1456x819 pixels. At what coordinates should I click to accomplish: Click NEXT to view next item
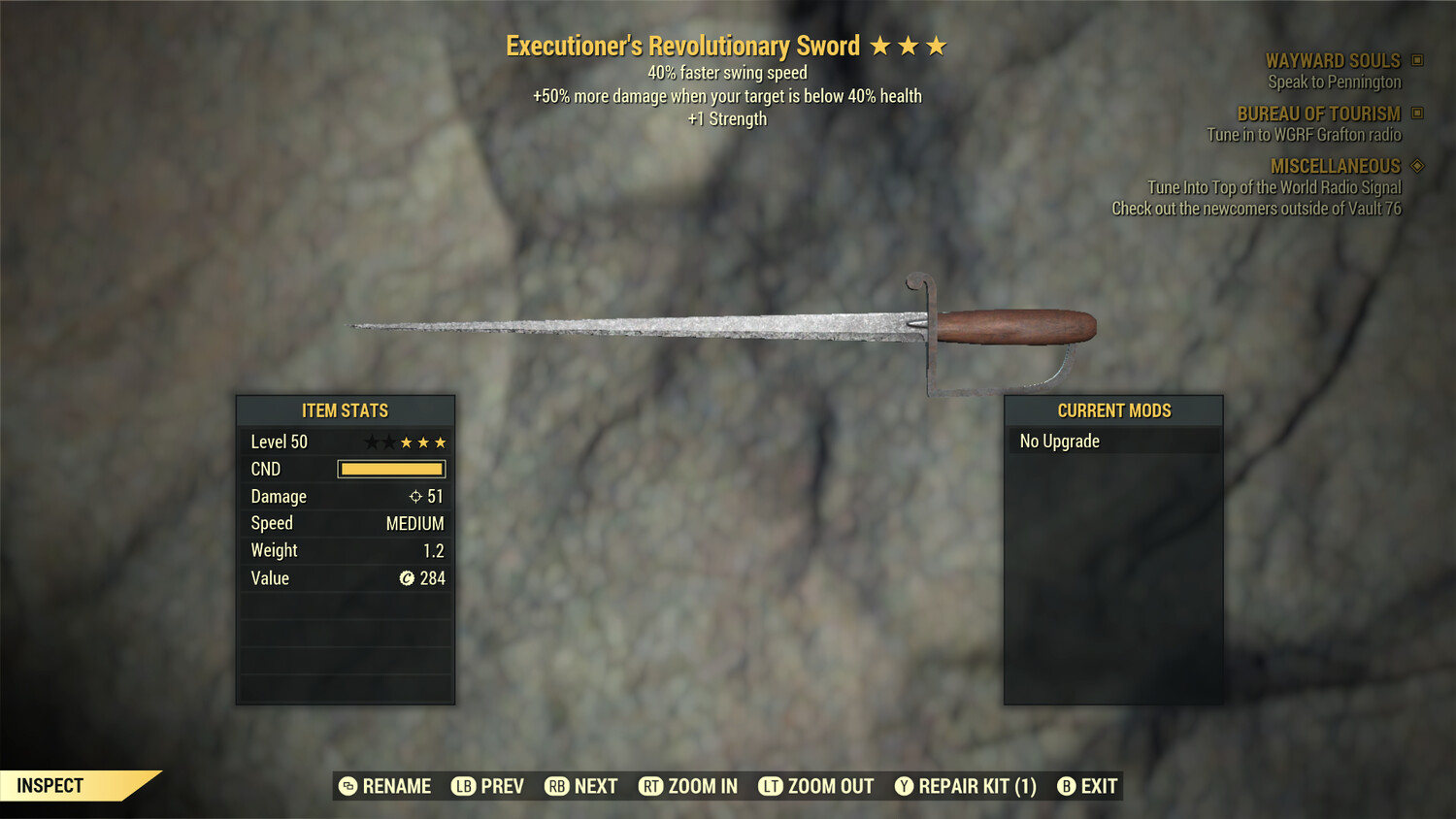coord(580,786)
